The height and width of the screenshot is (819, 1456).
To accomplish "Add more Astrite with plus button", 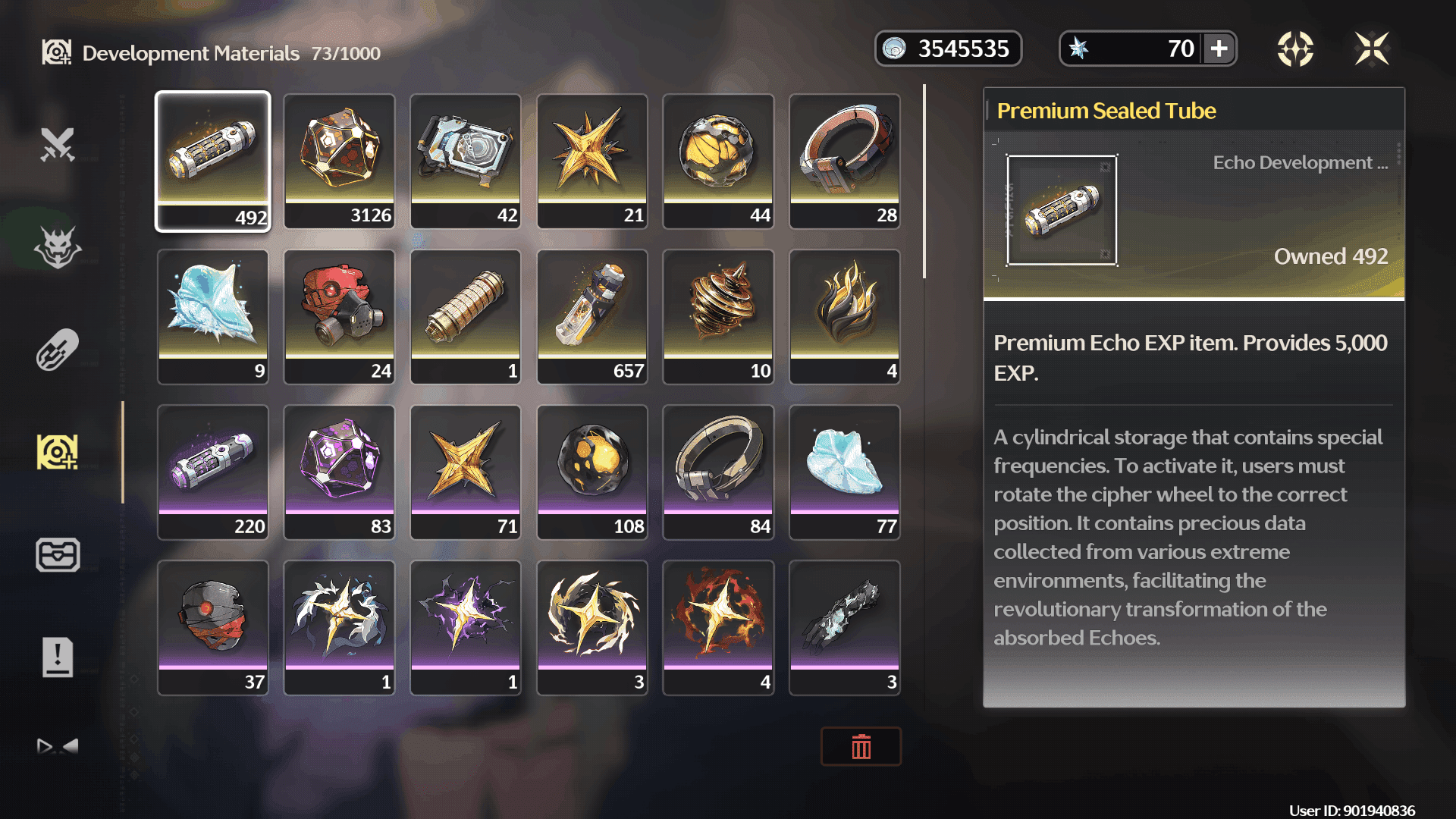I will pos(1219,49).
